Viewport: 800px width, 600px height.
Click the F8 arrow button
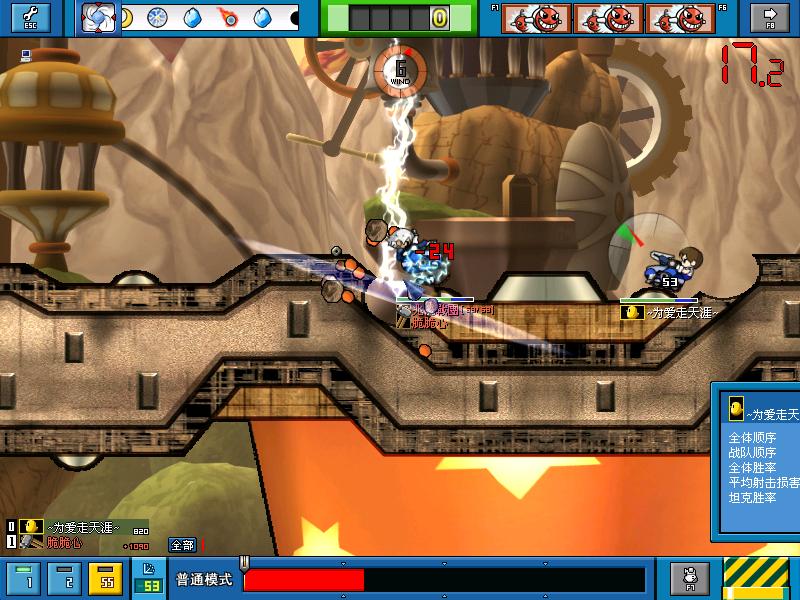[770, 17]
